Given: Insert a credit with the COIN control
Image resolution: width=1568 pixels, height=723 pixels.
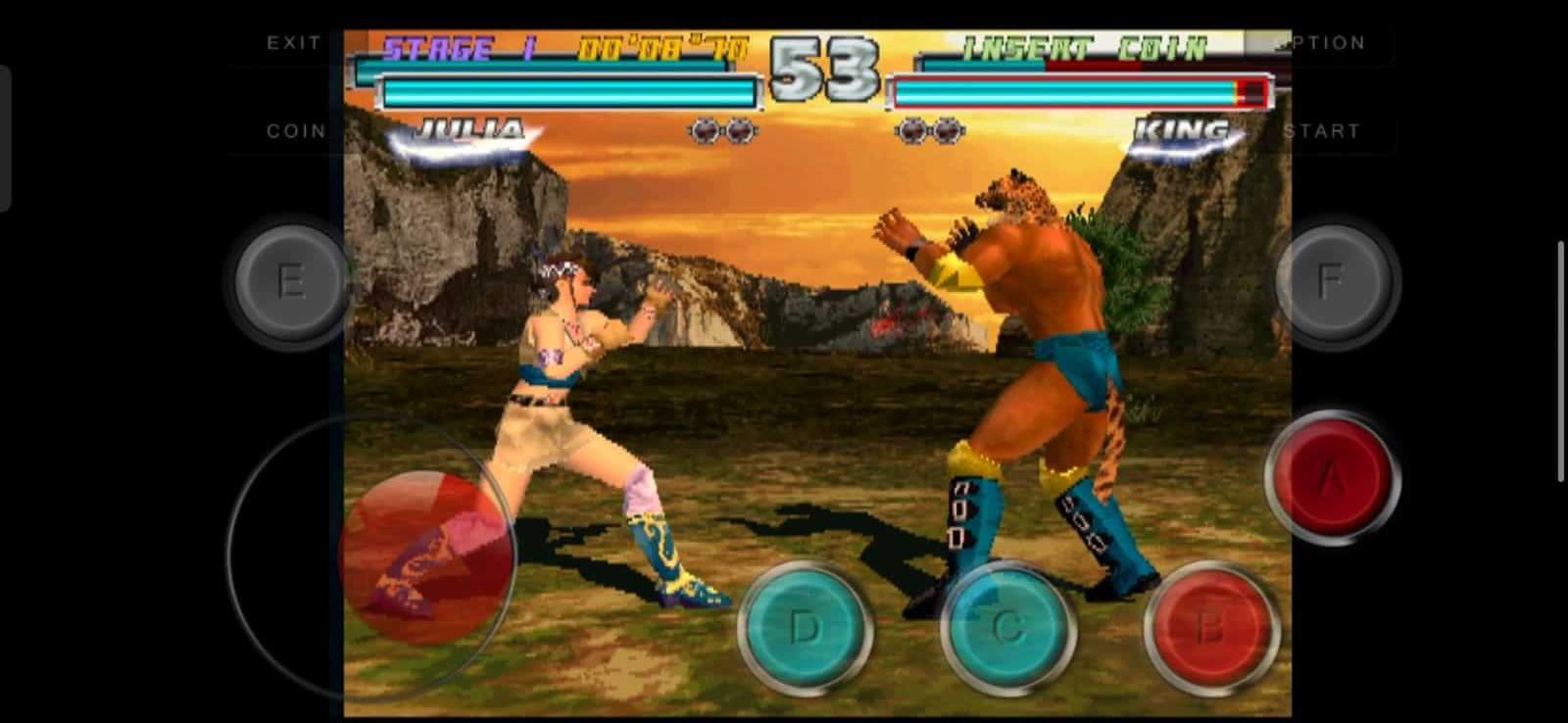Looking at the screenshot, I should point(296,129).
